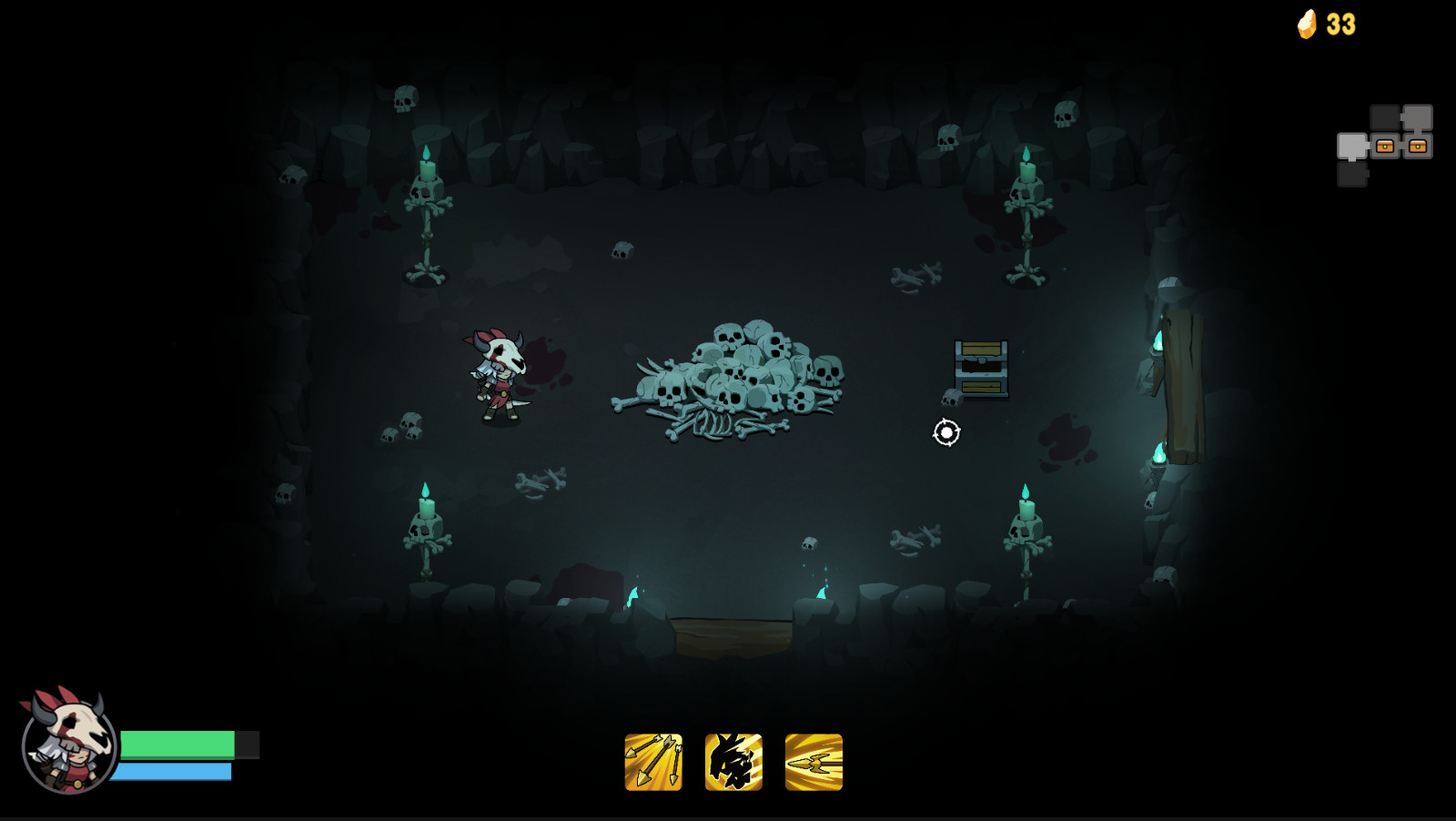Select the right chest icon on minimap
Viewport: 1456px width, 821px height.
[x=1419, y=147]
